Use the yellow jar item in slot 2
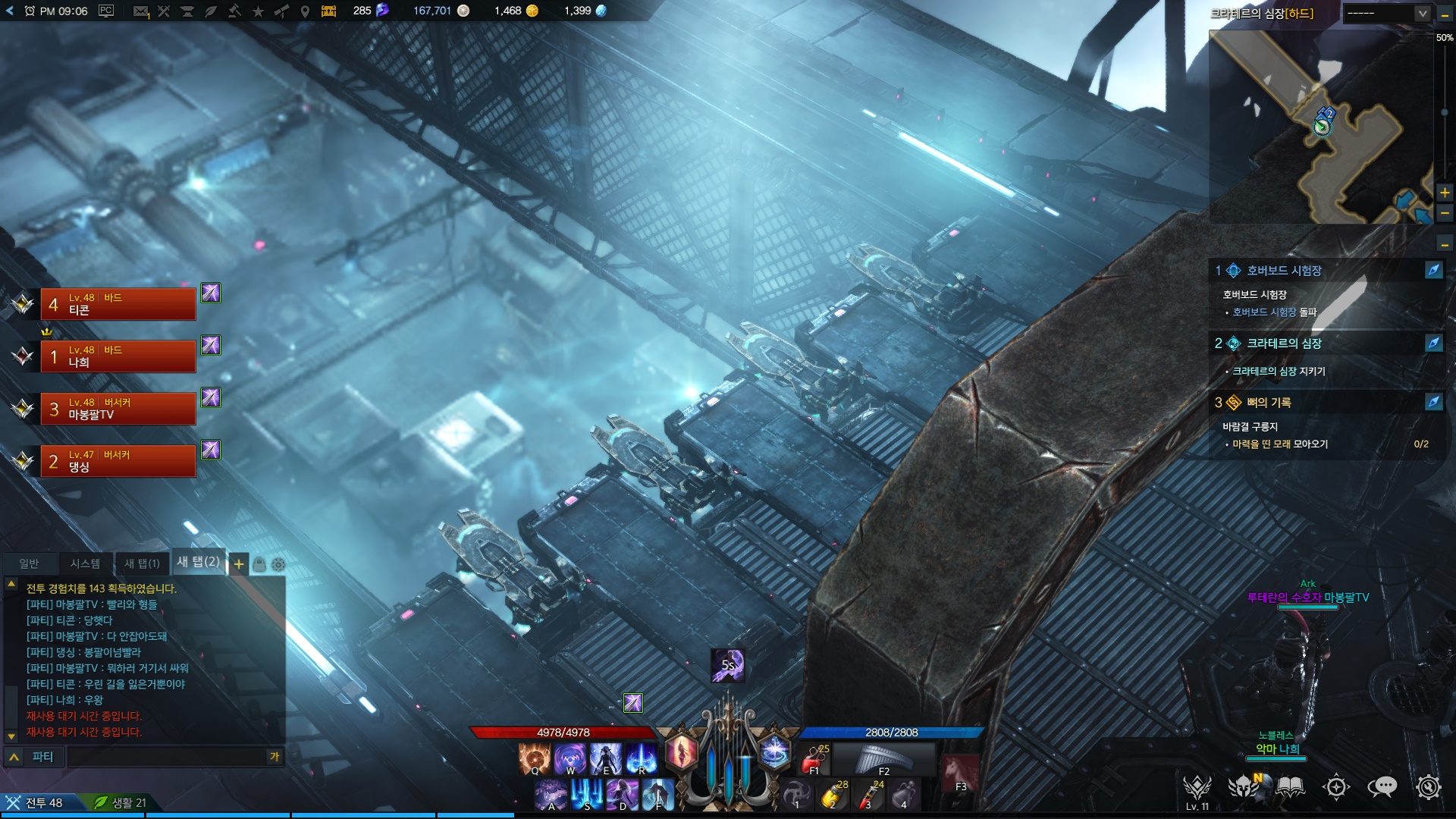 (x=833, y=795)
